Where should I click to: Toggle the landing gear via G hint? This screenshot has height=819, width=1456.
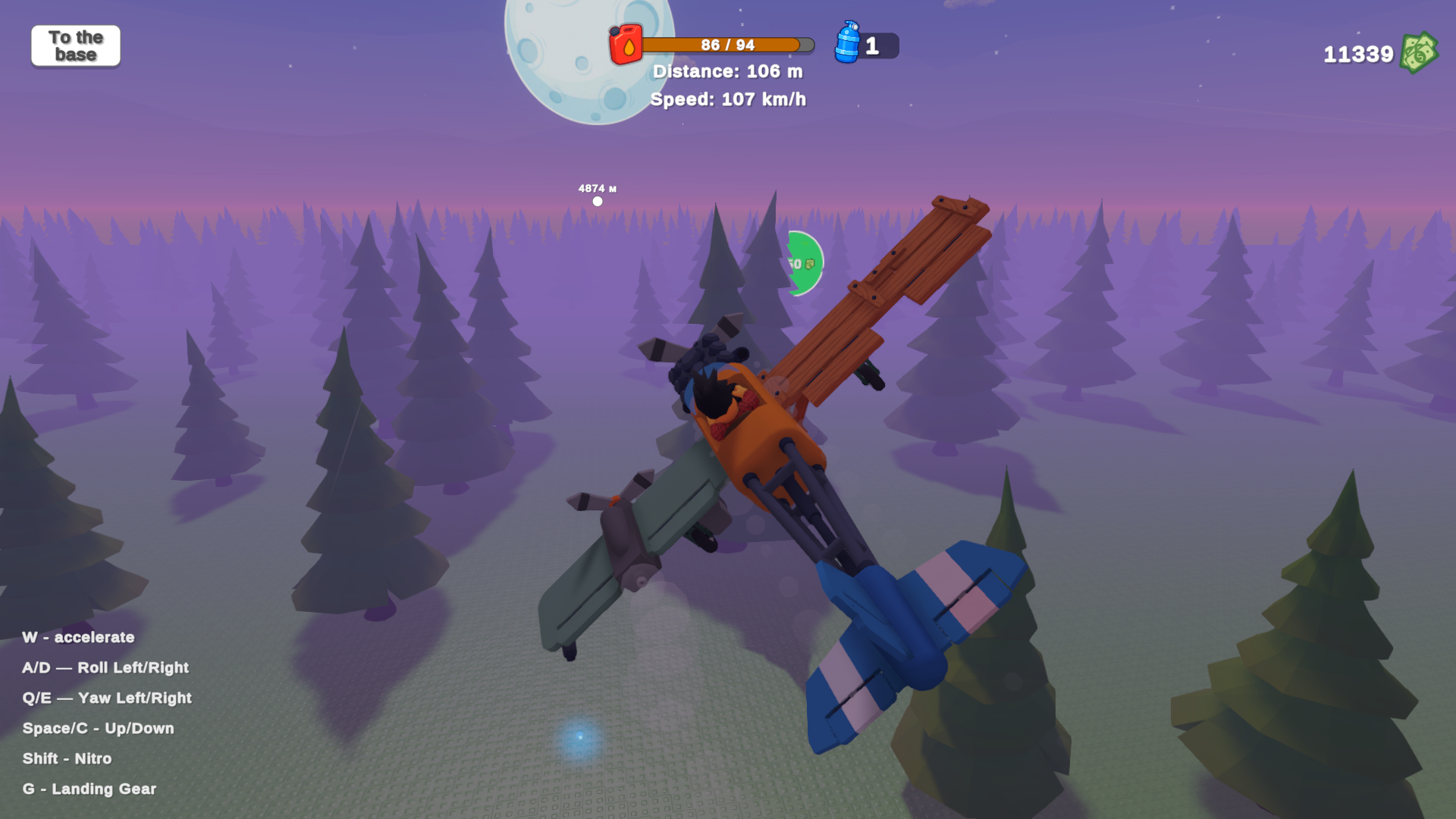[89, 789]
